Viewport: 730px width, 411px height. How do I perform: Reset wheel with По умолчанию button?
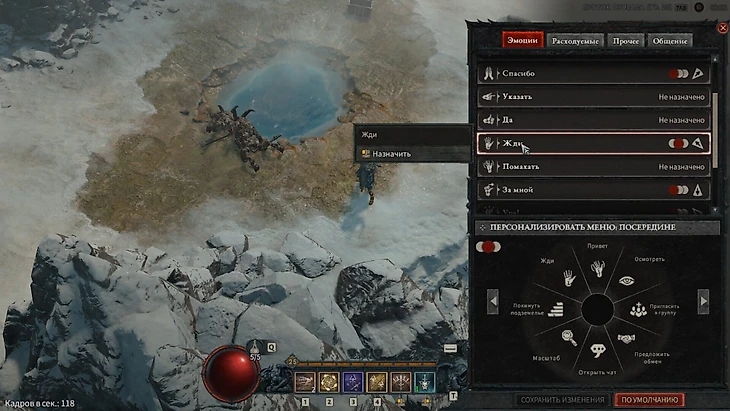click(x=650, y=400)
